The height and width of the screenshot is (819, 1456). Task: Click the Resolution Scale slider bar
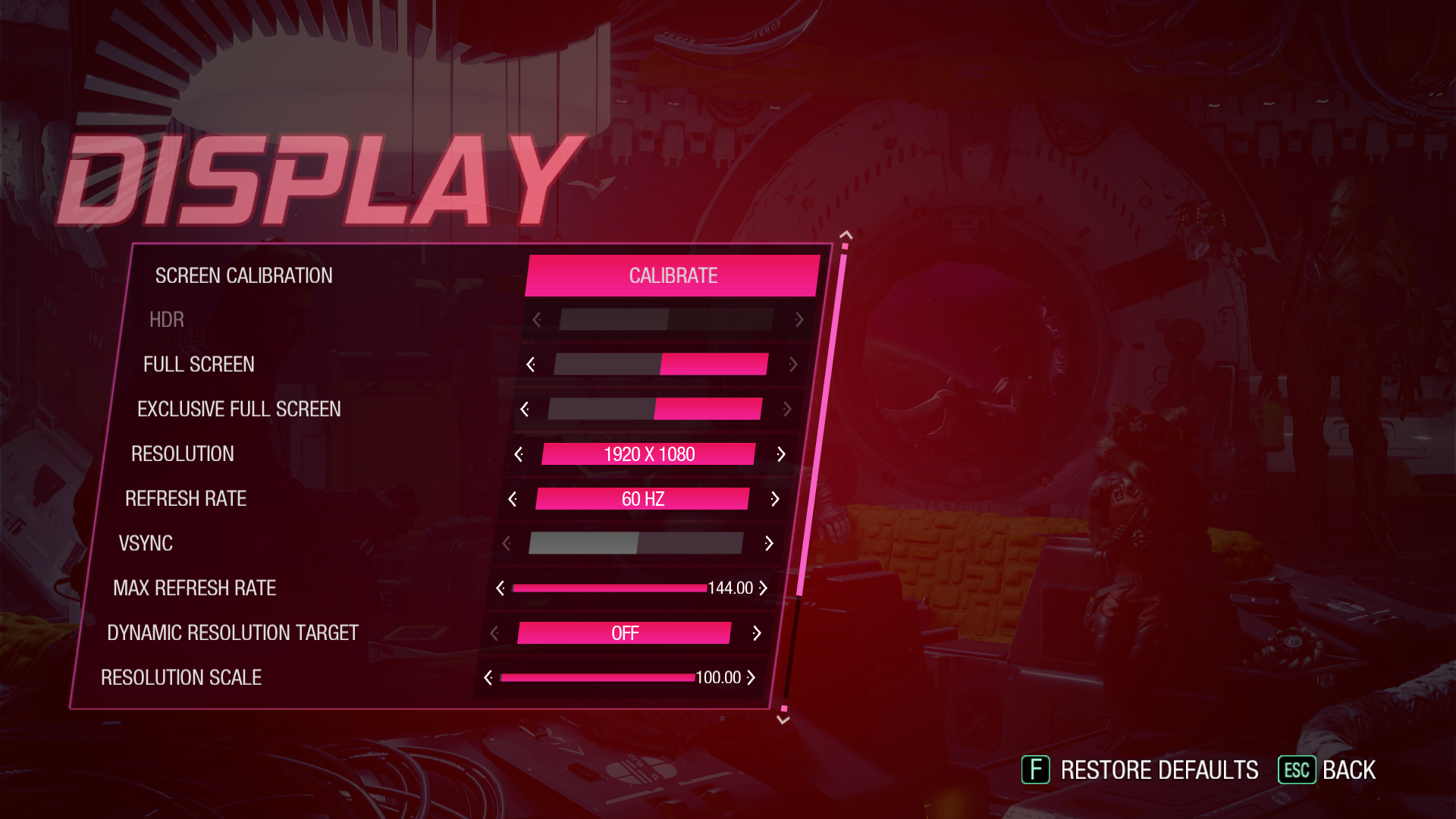pyautogui.click(x=598, y=678)
